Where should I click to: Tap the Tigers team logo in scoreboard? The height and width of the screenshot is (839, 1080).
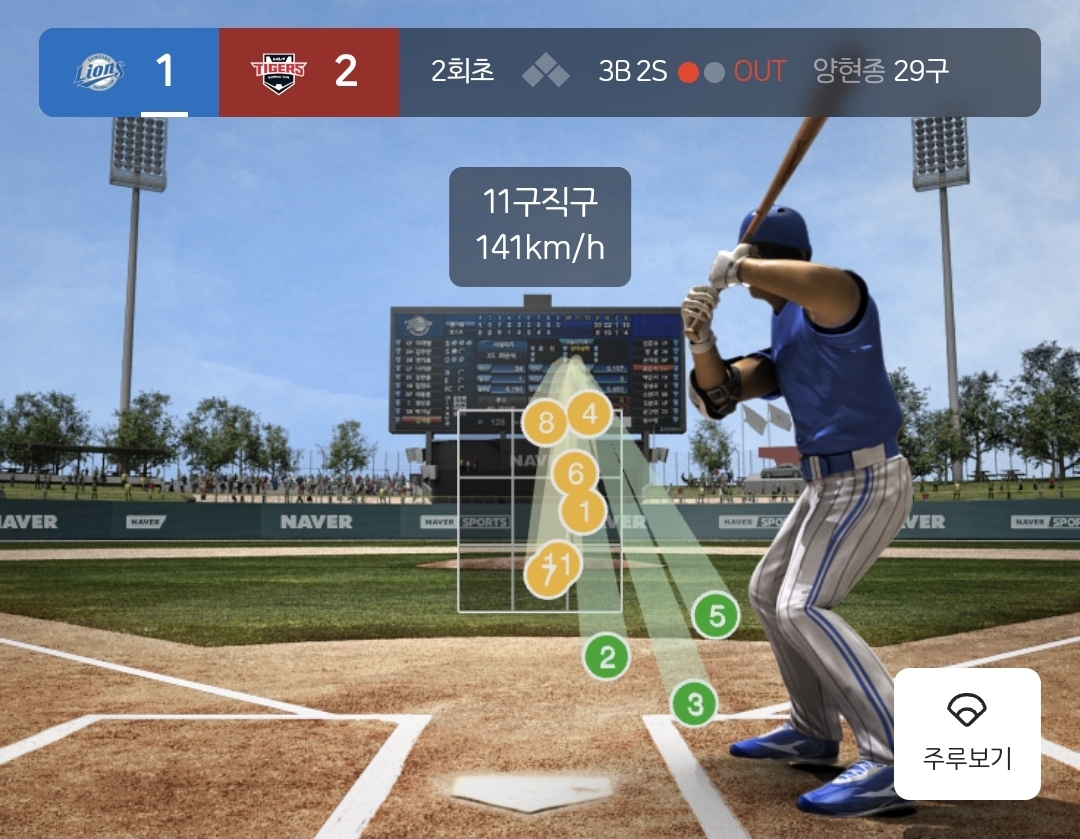(x=278, y=72)
